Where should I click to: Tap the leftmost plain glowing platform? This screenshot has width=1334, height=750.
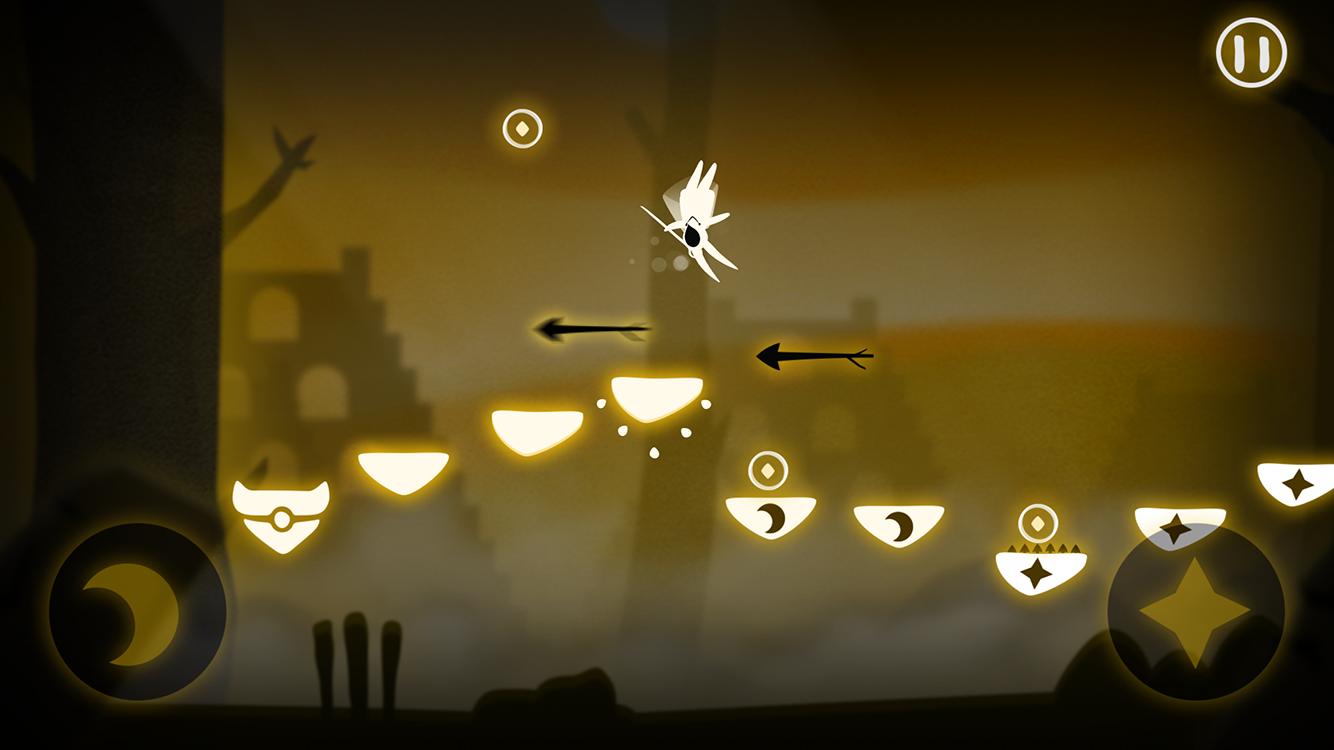(x=404, y=470)
